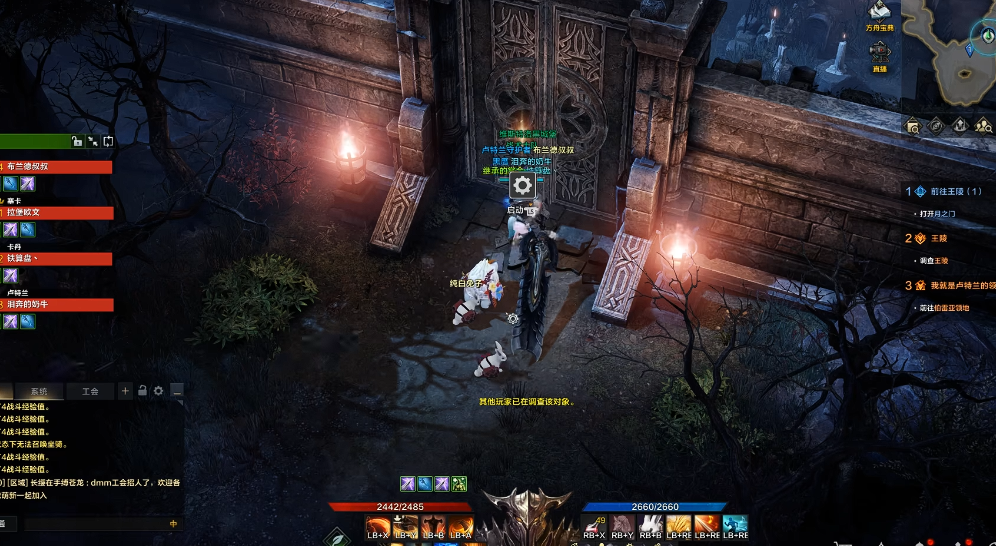996x546 pixels.
Task: Minimize the chat window
Action: 176,391
